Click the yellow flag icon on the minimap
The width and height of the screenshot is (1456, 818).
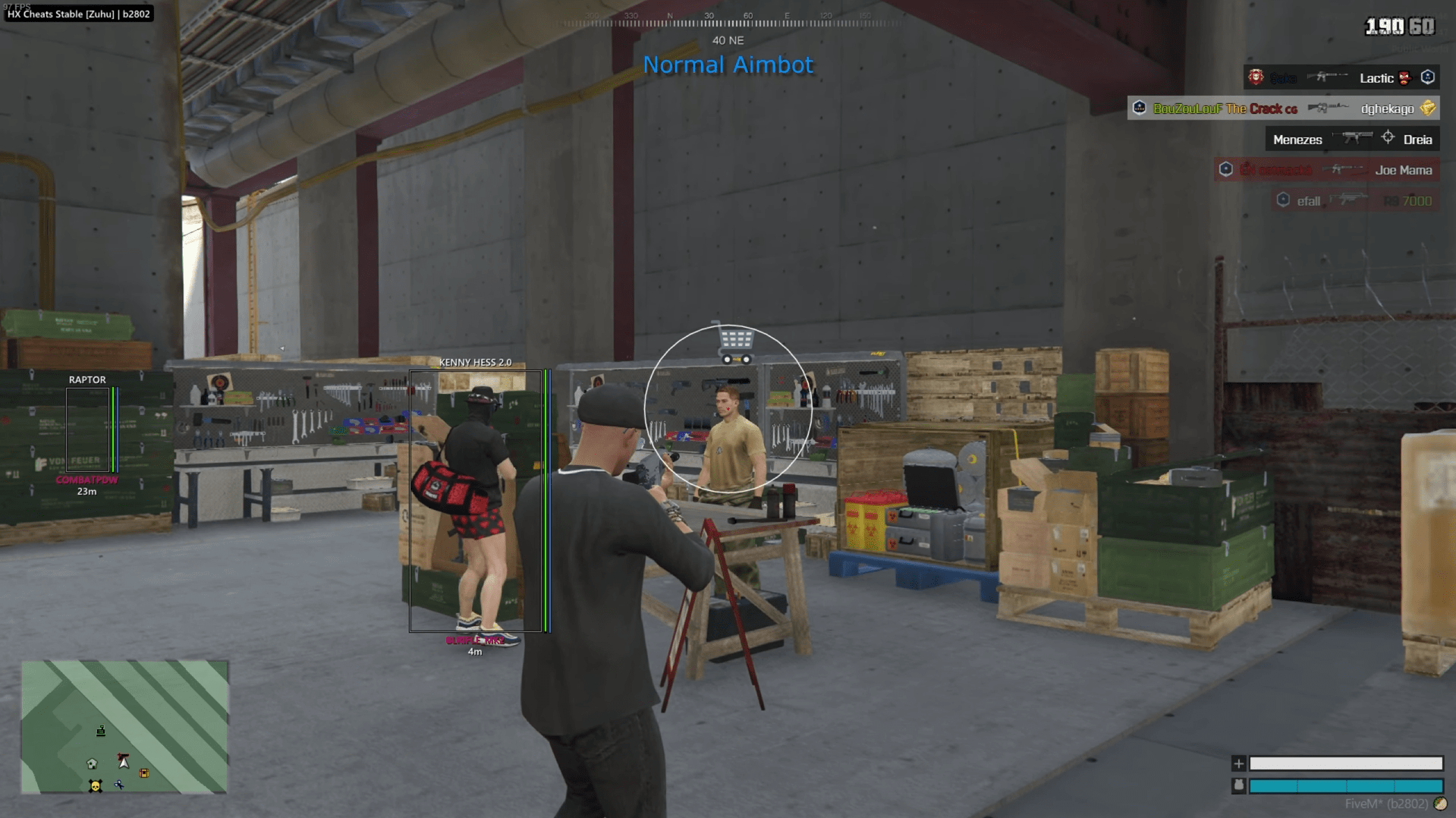144,773
